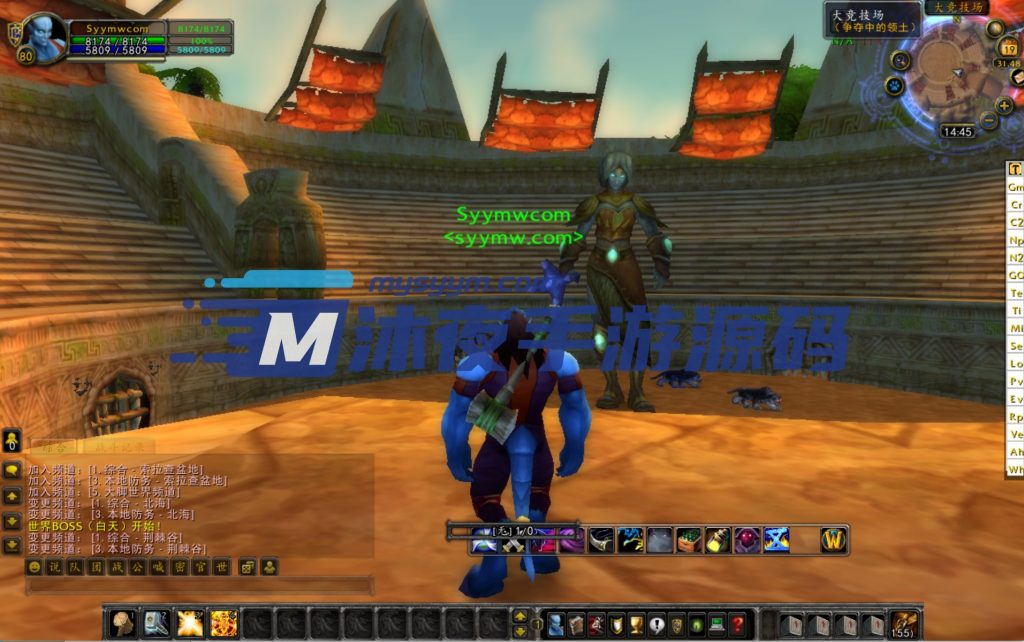Viewport: 1024px width, 642px height.
Task: Zoom out the minimap with minus button
Action: tap(989, 120)
